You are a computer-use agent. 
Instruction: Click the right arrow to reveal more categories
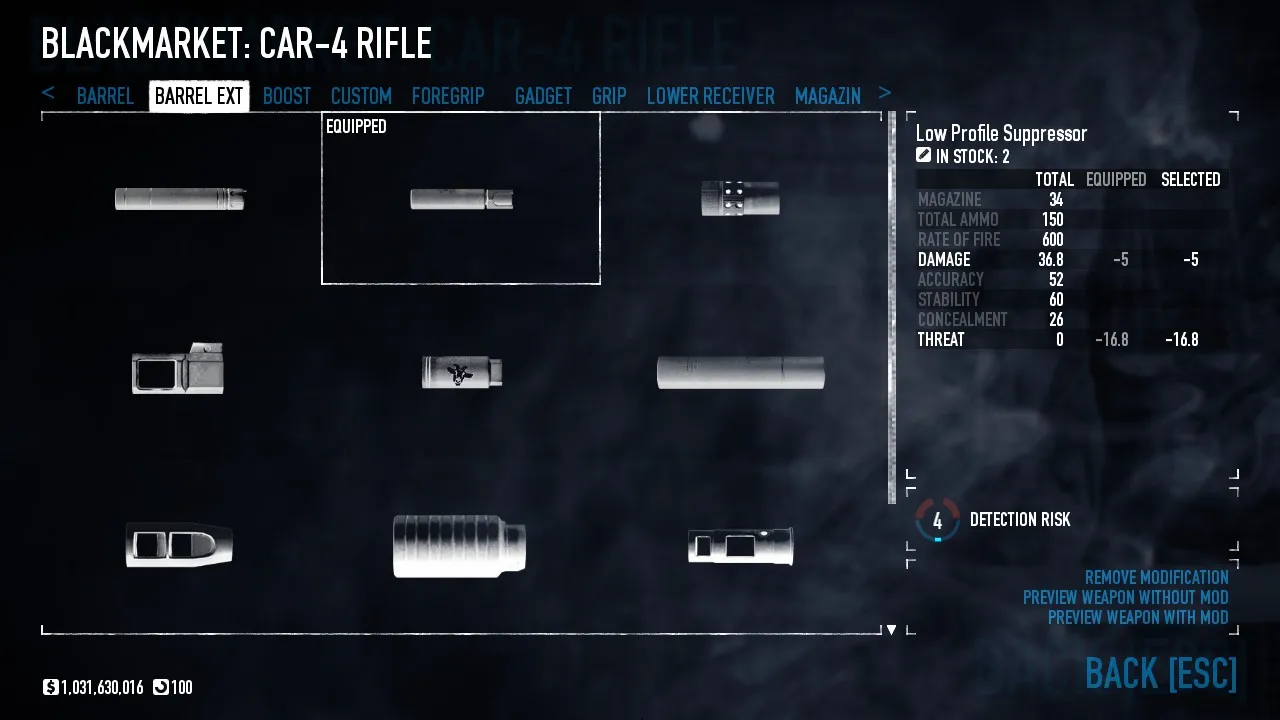click(x=884, y=92)
